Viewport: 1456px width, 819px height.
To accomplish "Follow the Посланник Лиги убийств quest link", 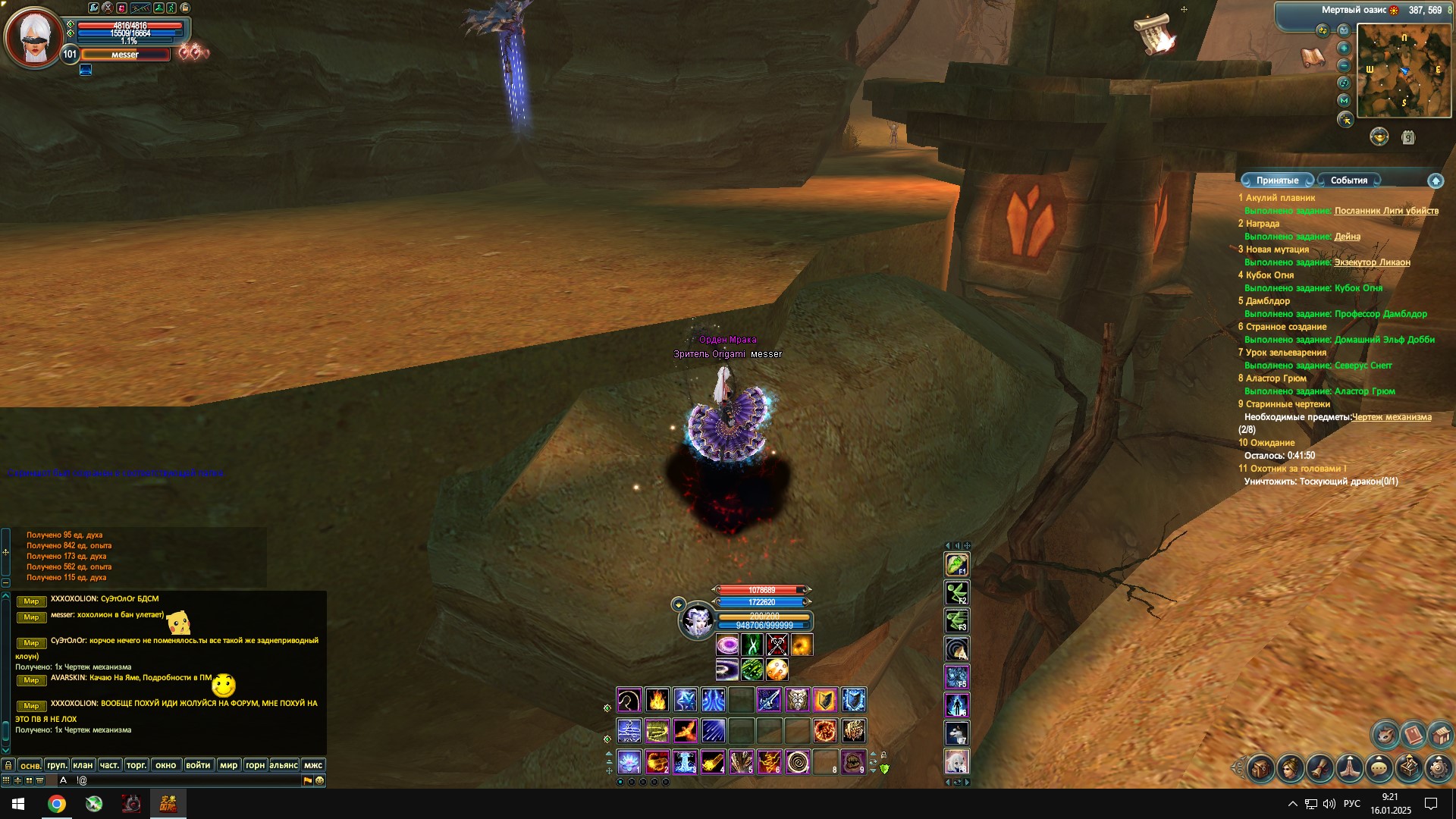I will coord(1386,211).
